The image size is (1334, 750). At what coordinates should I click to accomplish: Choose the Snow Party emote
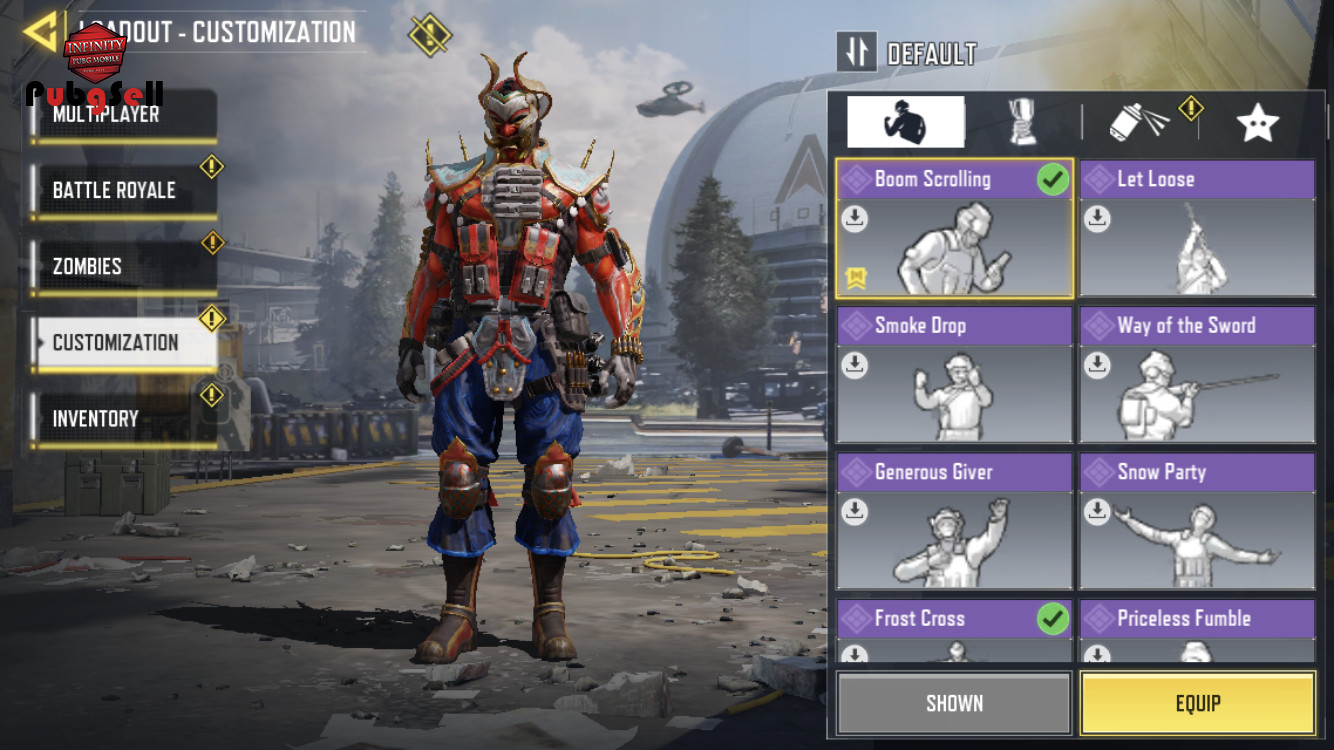click(1197, 522)
